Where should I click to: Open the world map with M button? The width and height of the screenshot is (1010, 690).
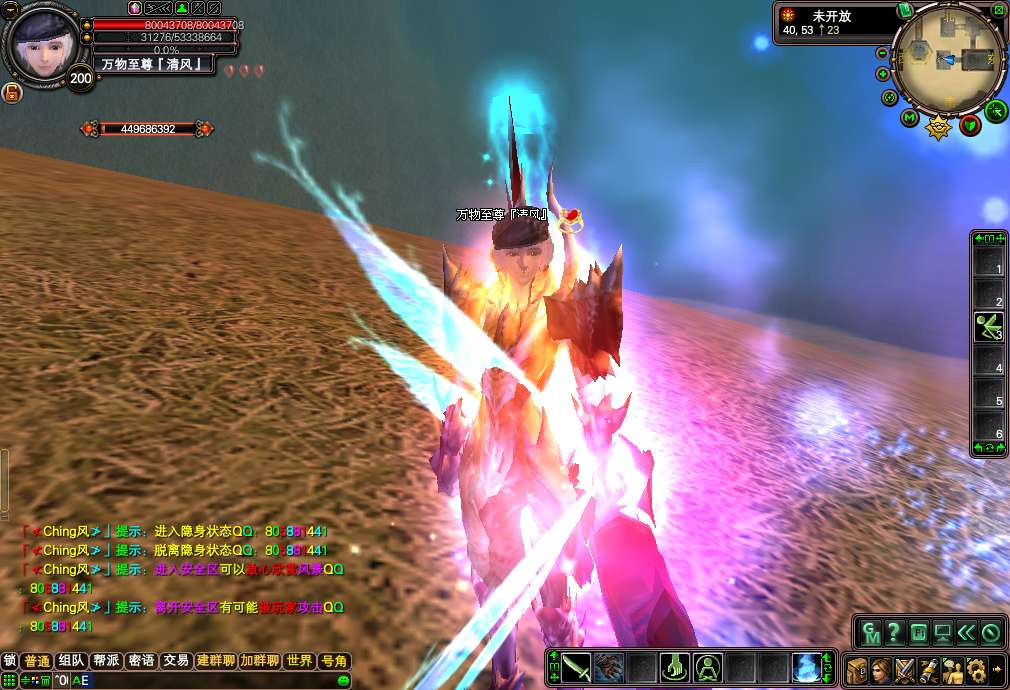pos(910,118)
